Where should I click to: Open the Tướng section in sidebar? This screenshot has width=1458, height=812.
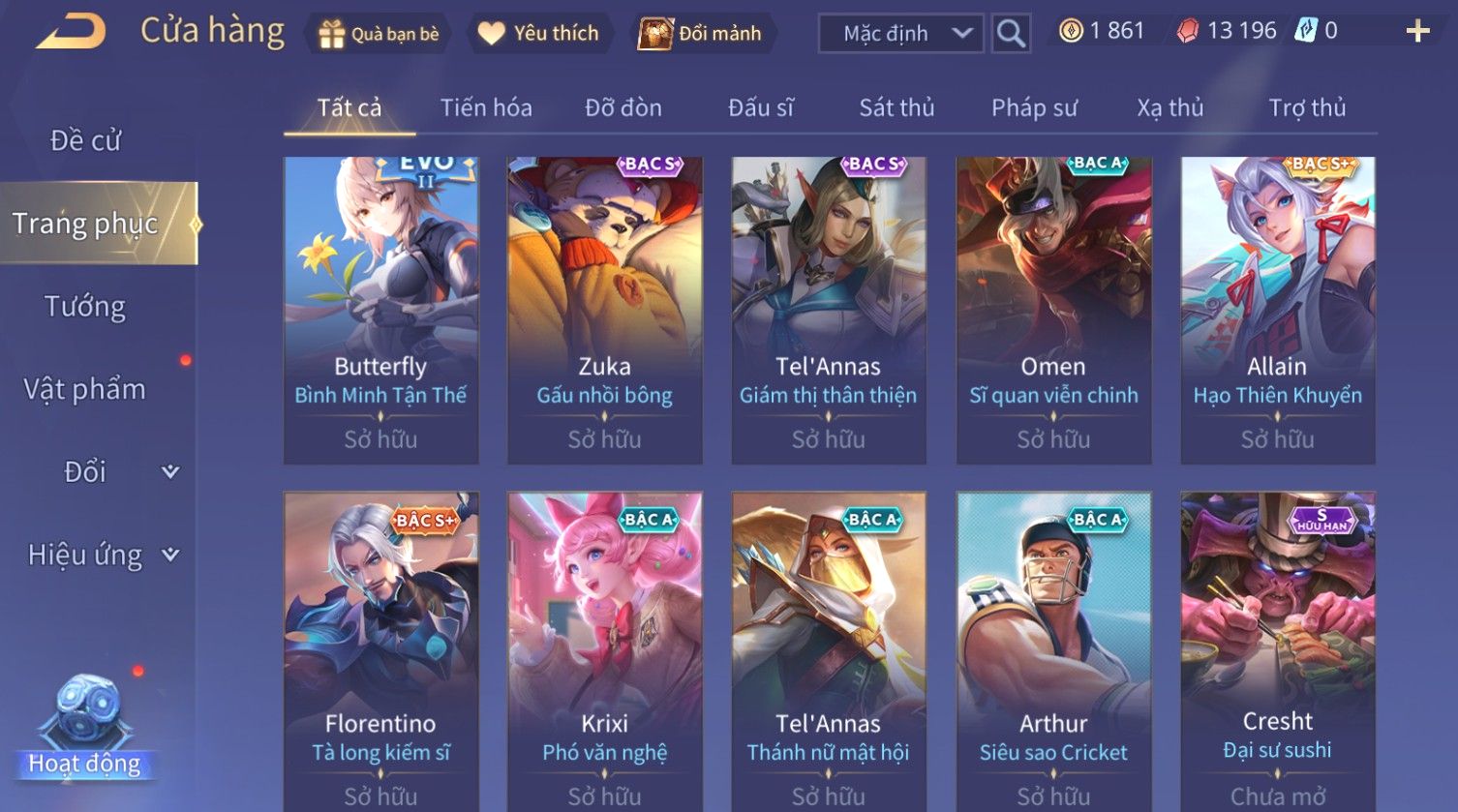85,307
